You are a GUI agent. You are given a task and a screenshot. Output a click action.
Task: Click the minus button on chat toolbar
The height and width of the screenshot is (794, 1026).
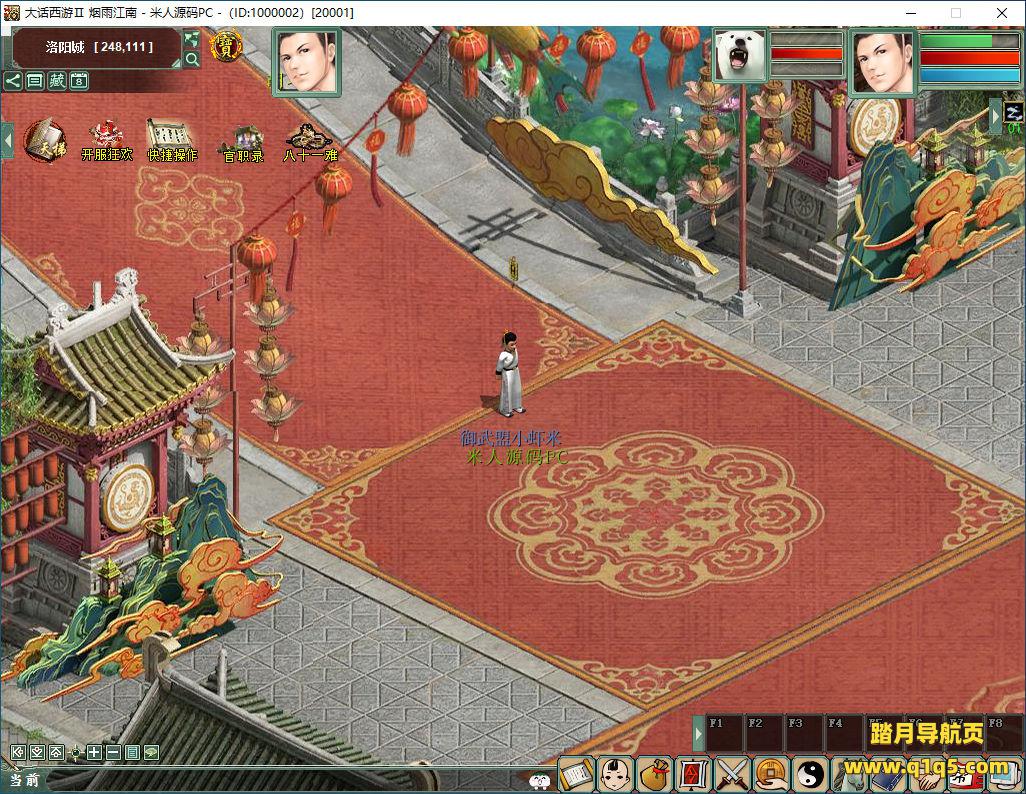click(x=113, y=752)
